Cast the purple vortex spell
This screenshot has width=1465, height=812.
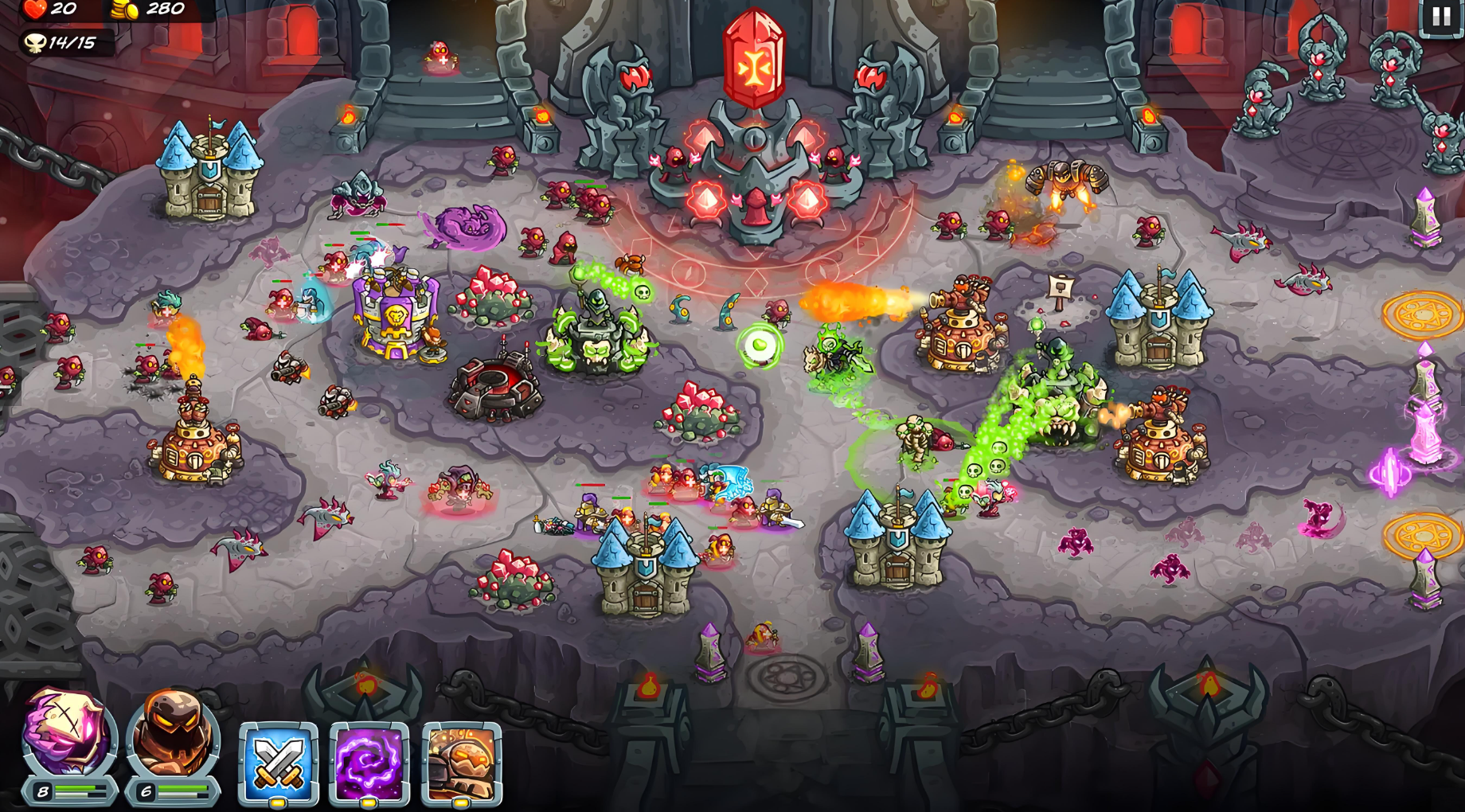click(369, 763)
